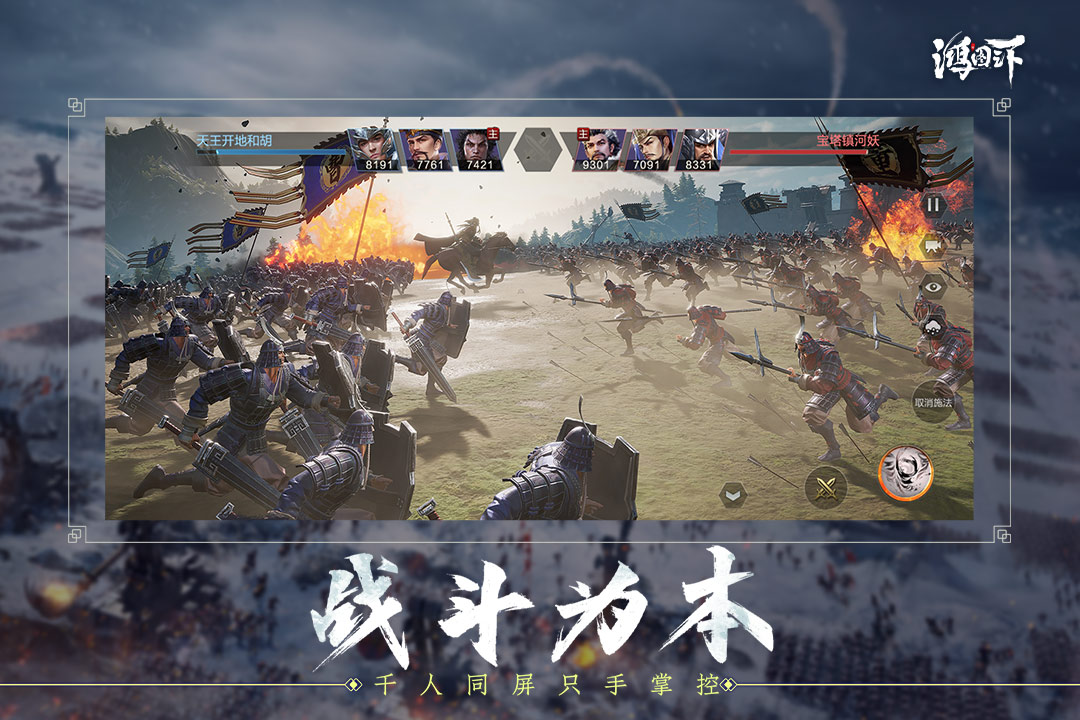The height and width of the screenshot is (720, 1080).
Task: Select the allied hero portrait with 8191
Action: click(x=373, y=149)
